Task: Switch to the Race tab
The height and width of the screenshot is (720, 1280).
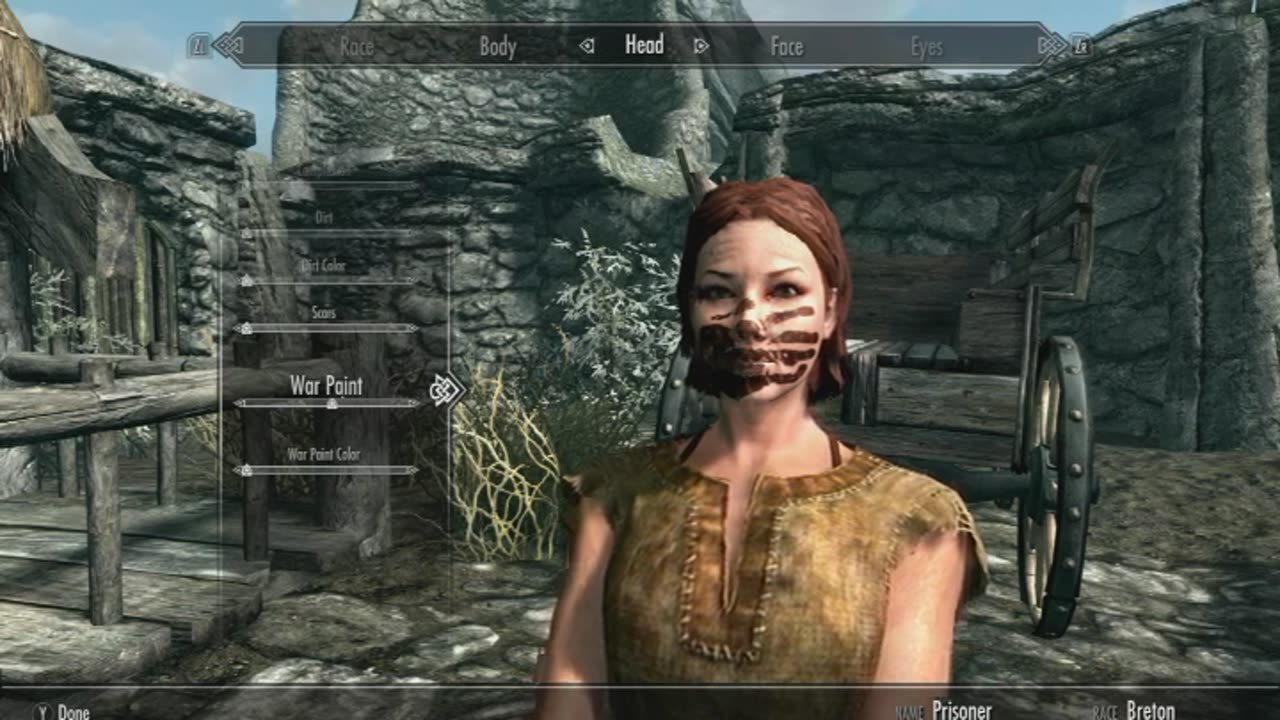Action: (x=358, y=46)
